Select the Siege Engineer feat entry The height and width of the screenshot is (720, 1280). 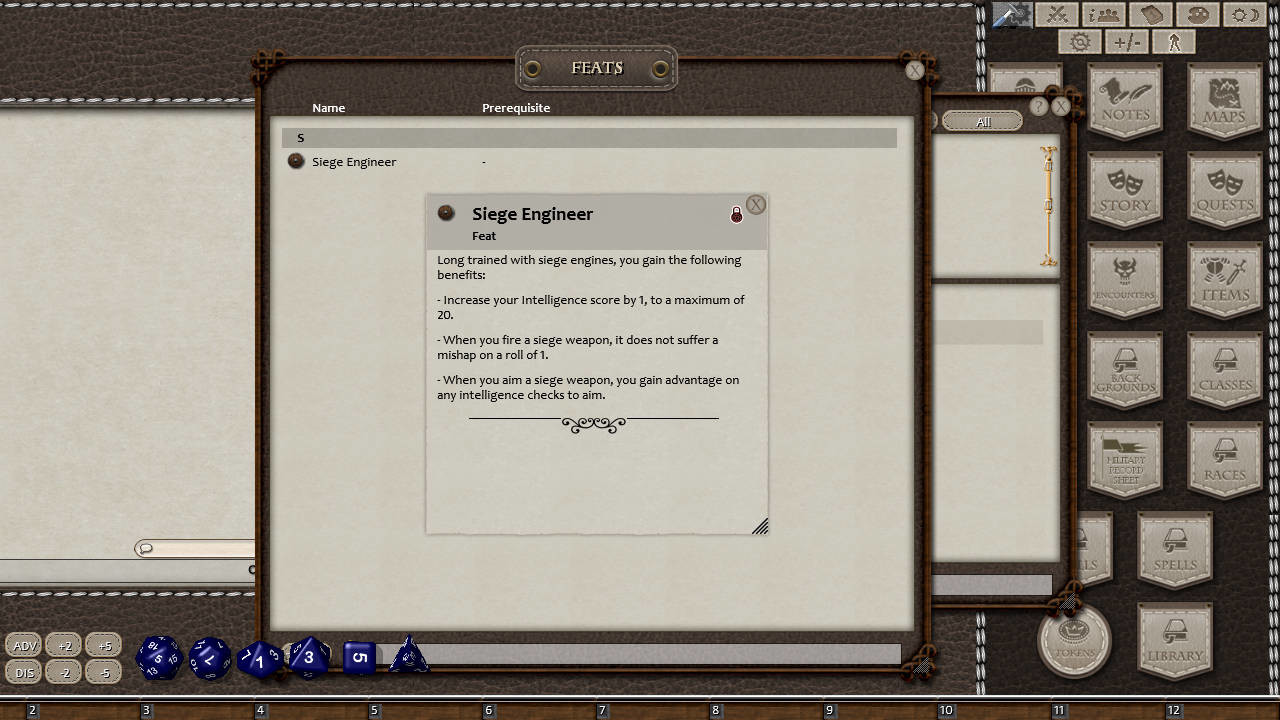click(355, 161)
